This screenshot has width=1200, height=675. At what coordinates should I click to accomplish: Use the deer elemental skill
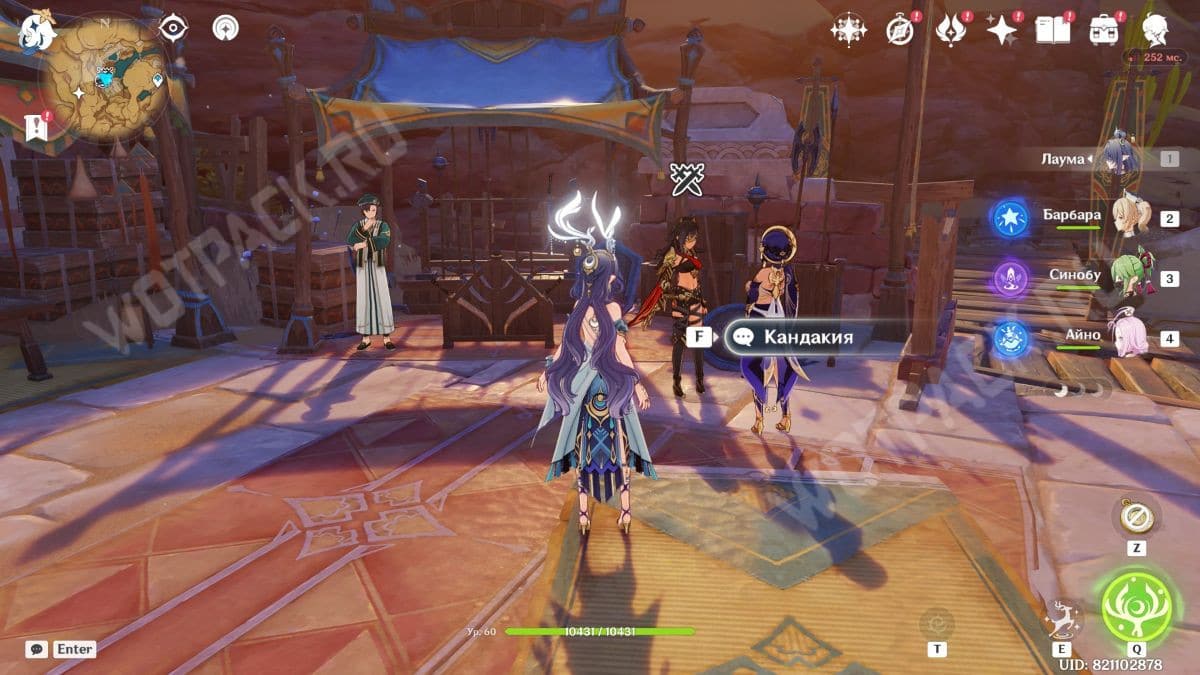pyautogui.click(x=1060, y=619)
